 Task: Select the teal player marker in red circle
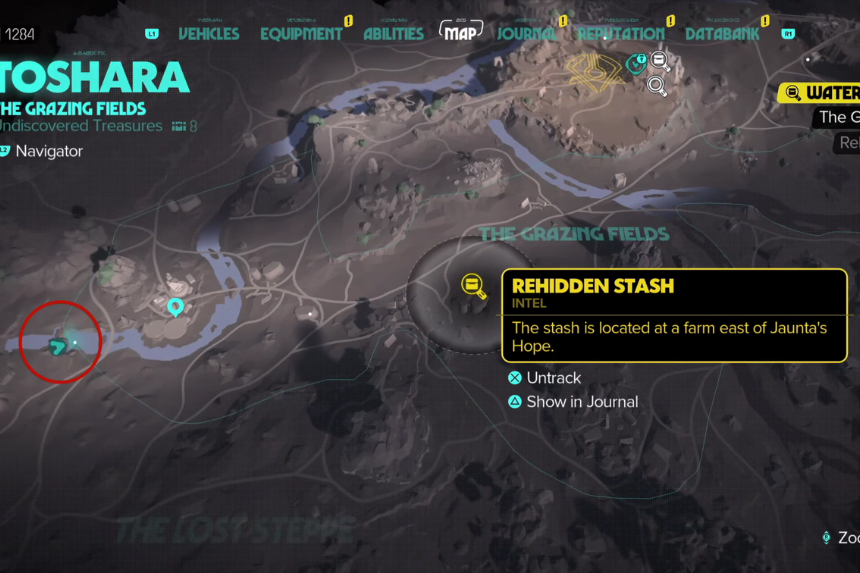59,346
